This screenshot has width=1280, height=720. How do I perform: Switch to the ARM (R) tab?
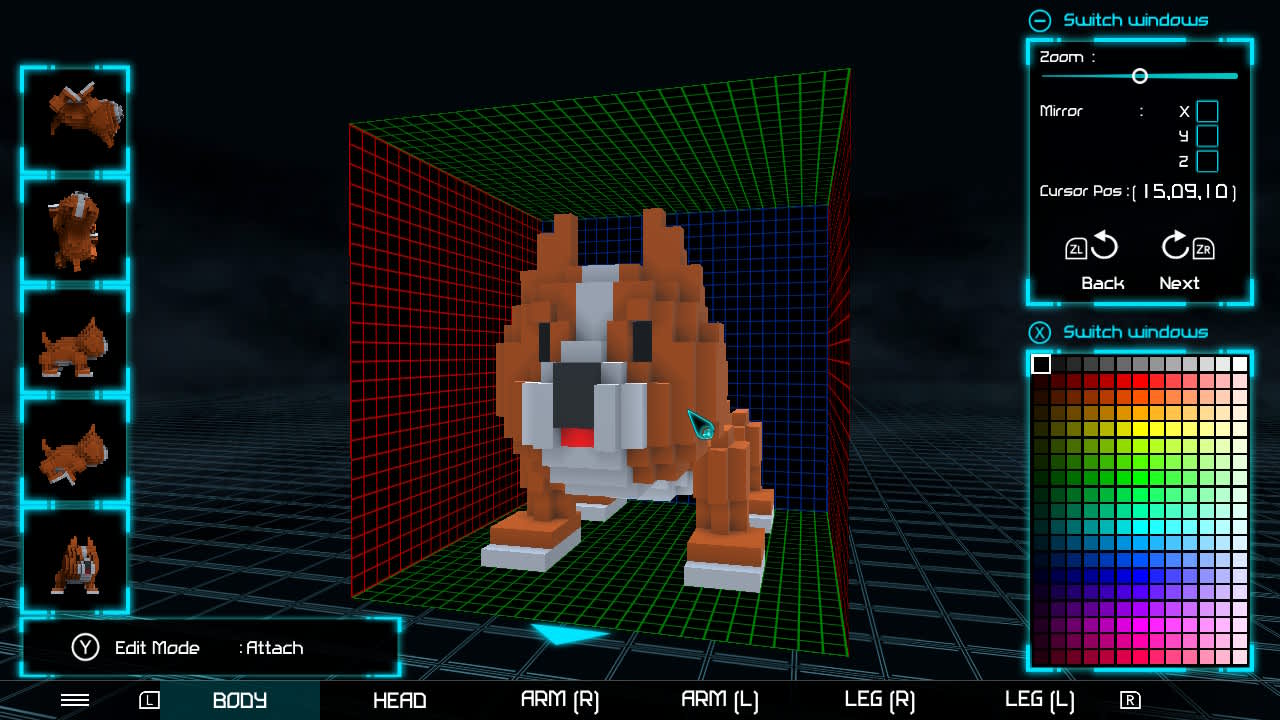[560, 701]
